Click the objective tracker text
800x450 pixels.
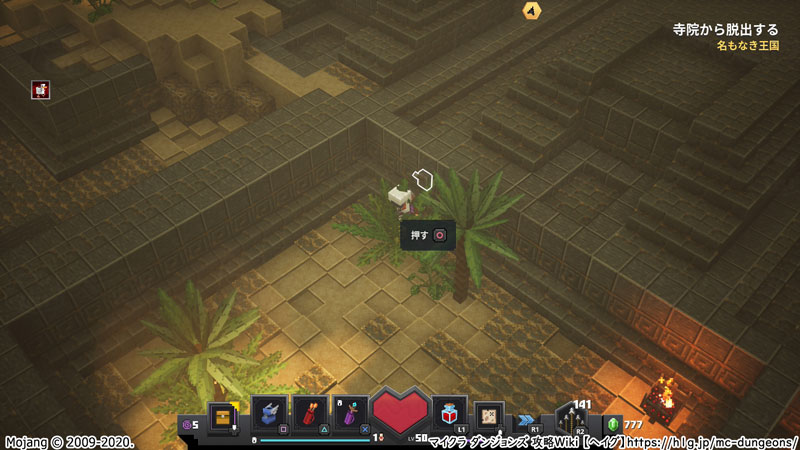(x=725, y=30)
